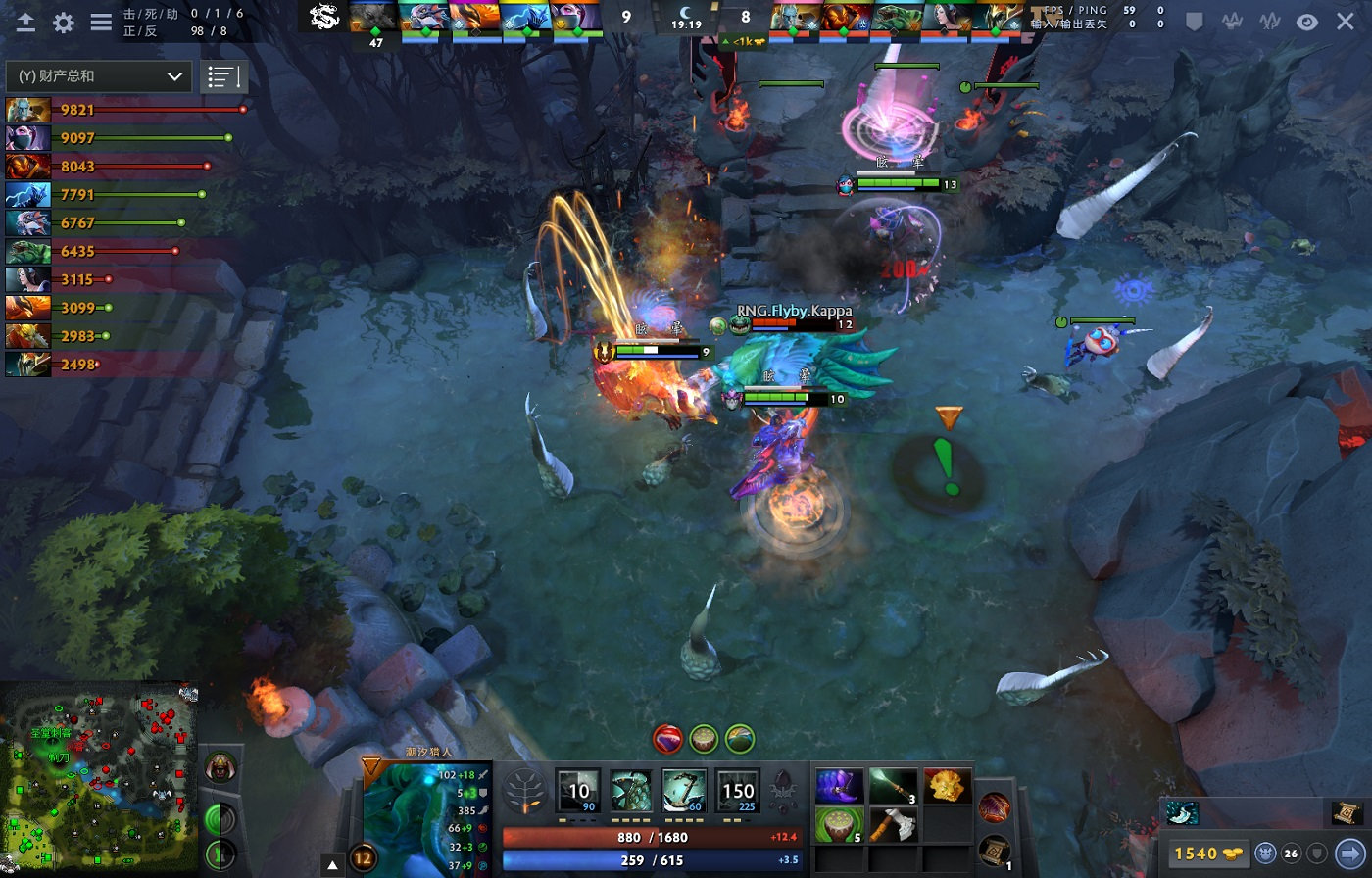Select Templar Assassin's portrait in top bar

tap(574, 18)
